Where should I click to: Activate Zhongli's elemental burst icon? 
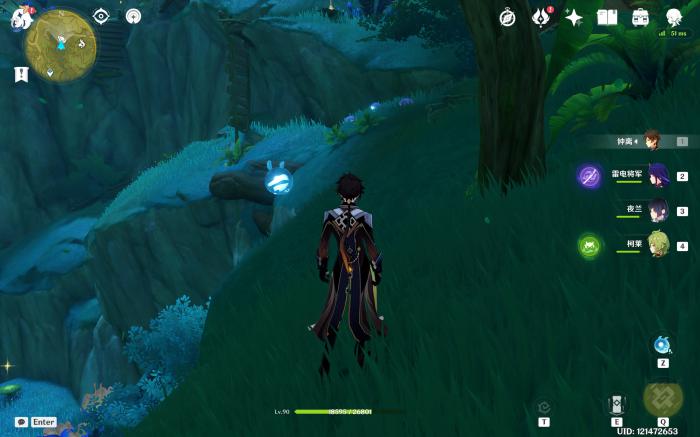tap(662, 397)
